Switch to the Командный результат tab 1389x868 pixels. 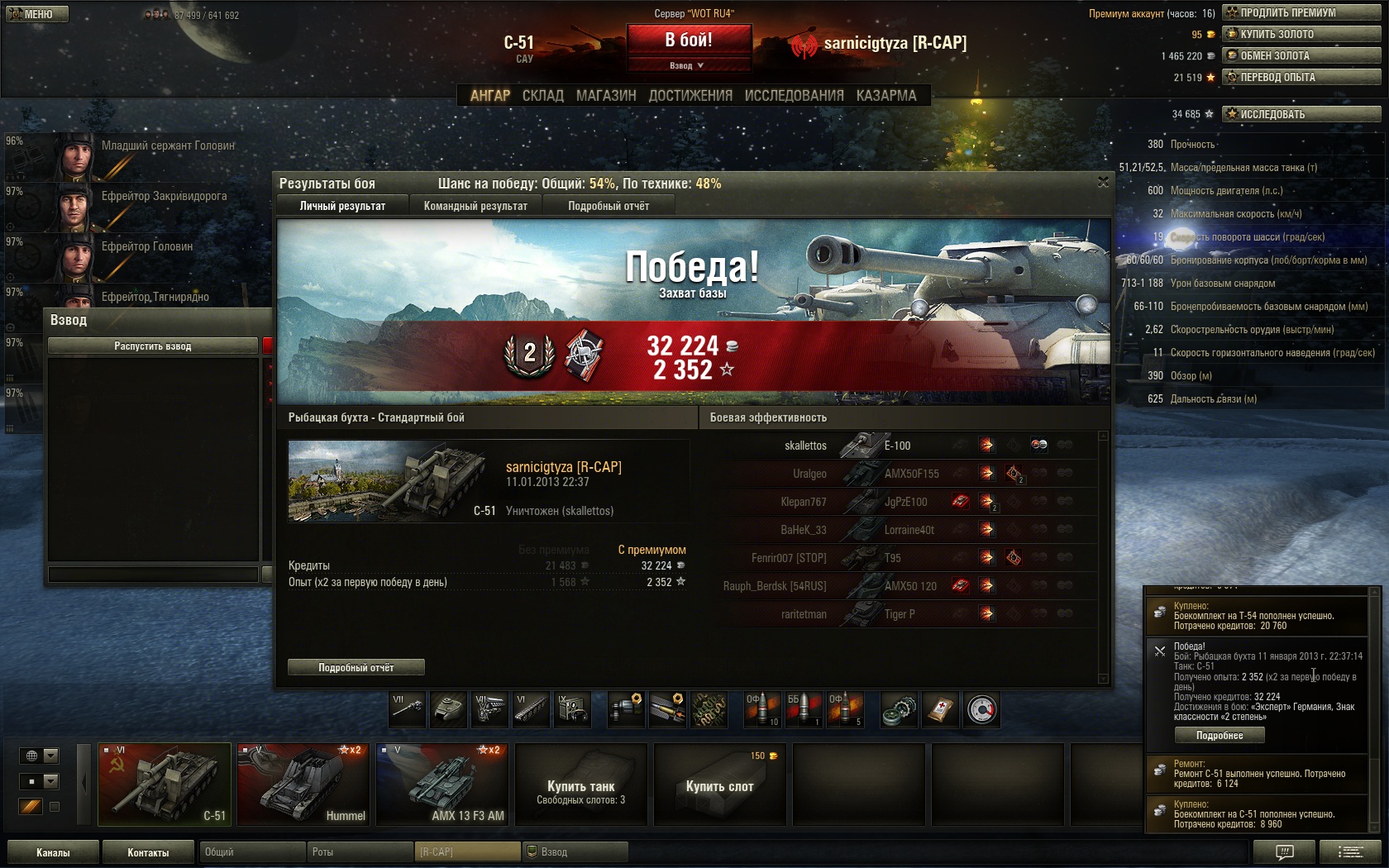pos(475,206)
